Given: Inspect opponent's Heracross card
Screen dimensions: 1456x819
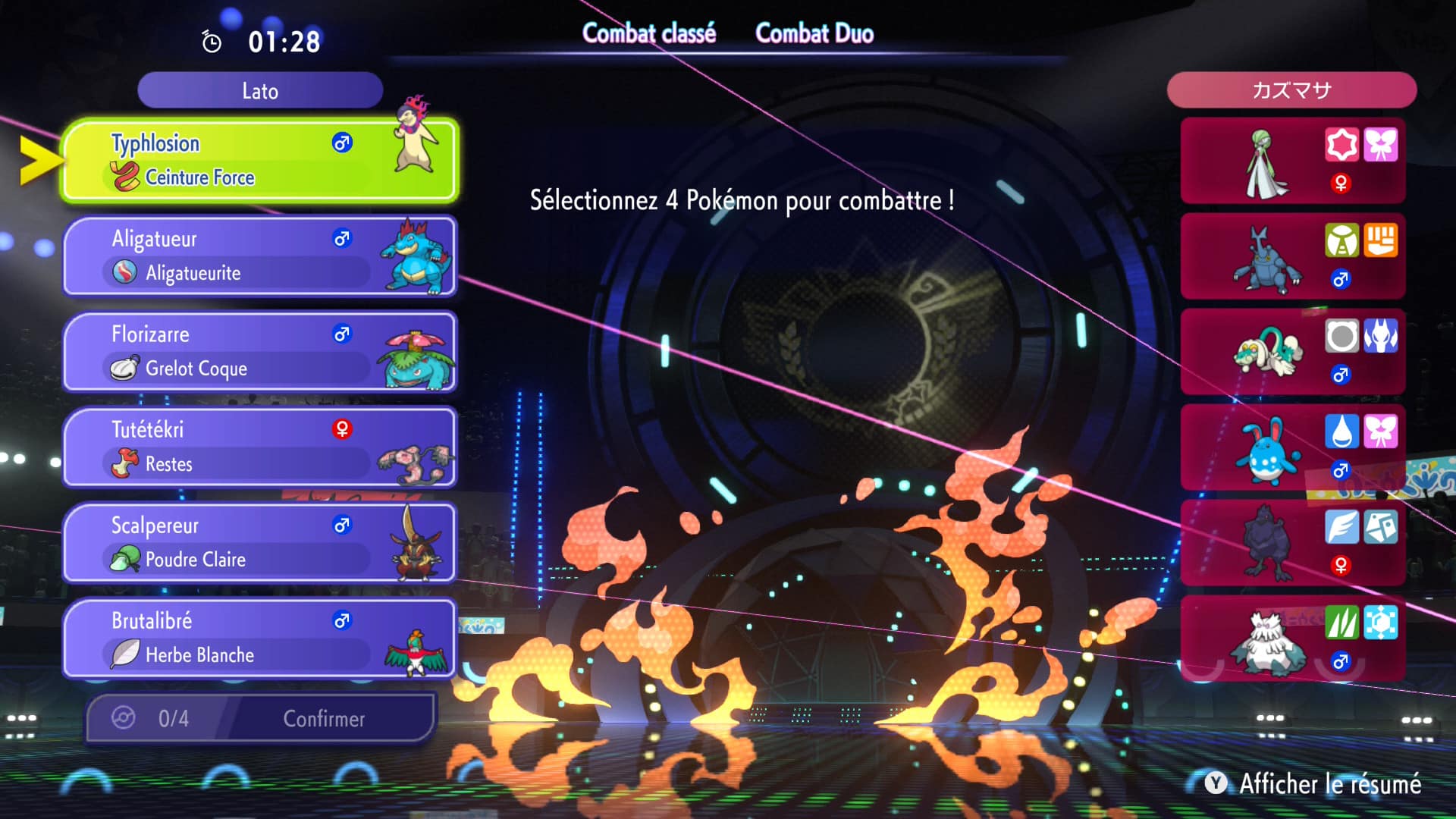Looking at the screenshot, I should 1292,256.
